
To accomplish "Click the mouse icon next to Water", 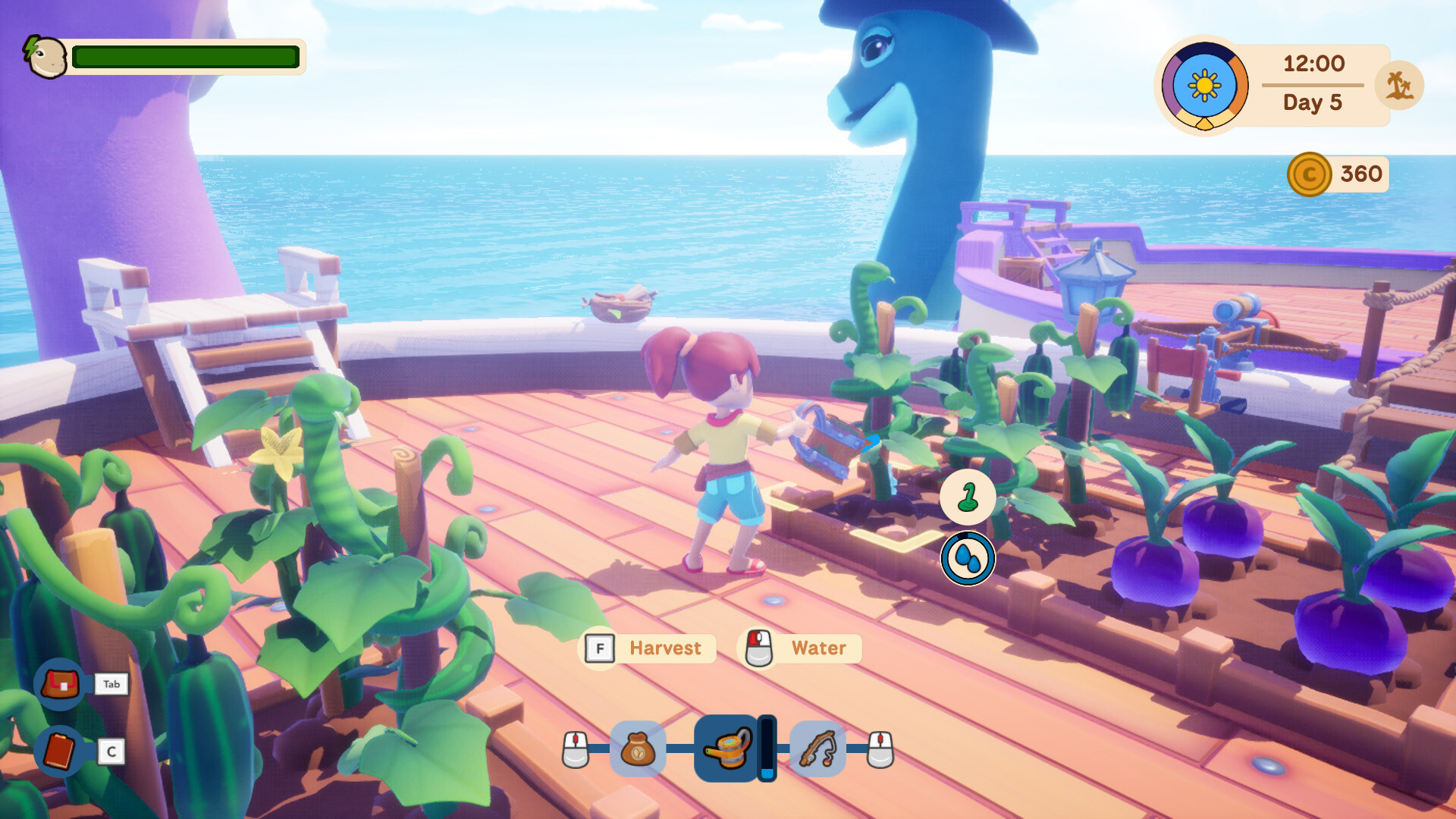I will (757, 648).
